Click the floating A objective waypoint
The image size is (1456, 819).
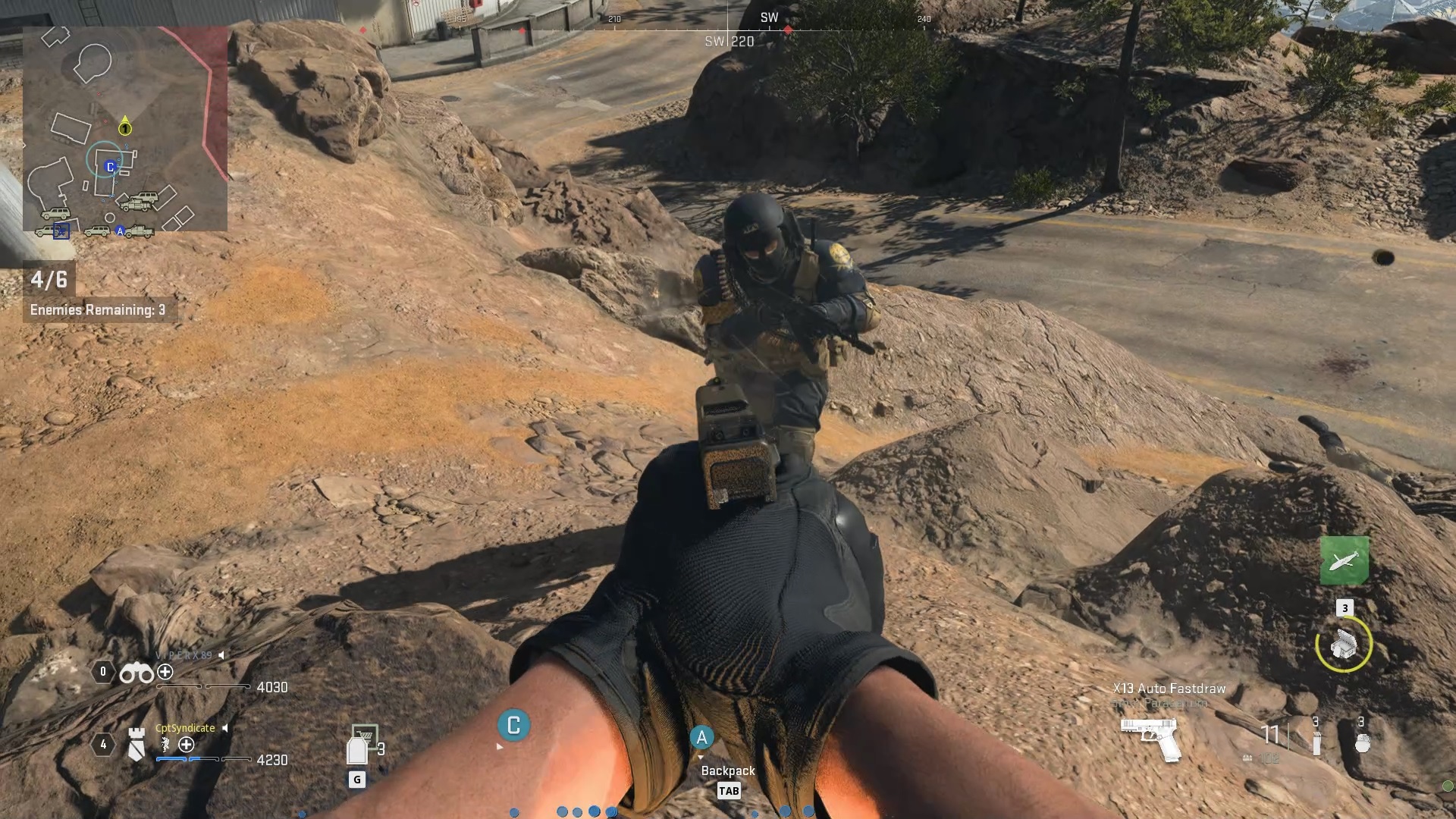[x=701, y=736]
